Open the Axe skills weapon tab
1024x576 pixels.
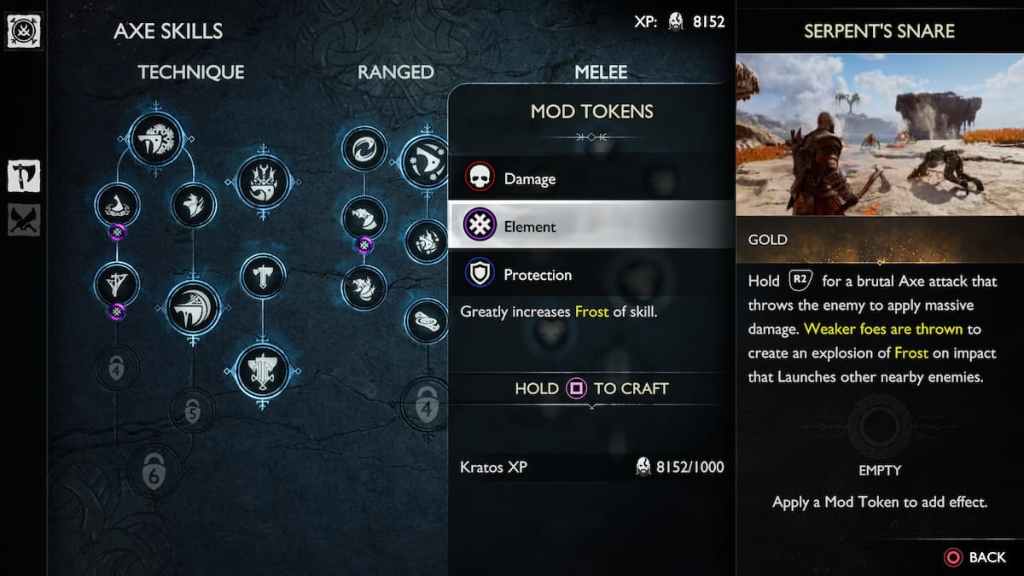pyautogui.click(x=24, y=175)
